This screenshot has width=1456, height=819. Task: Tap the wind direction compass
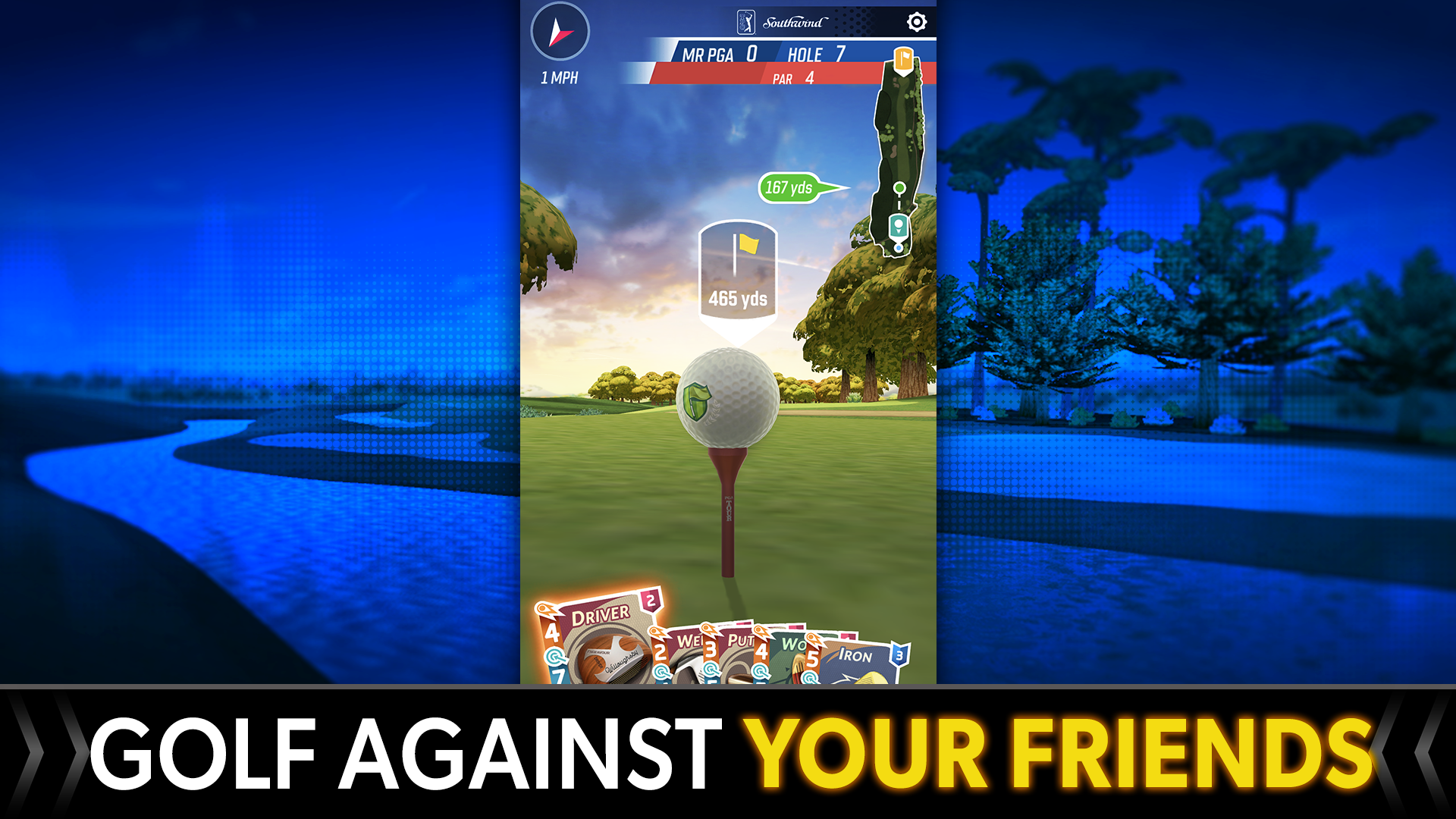[x=561, y=30]
